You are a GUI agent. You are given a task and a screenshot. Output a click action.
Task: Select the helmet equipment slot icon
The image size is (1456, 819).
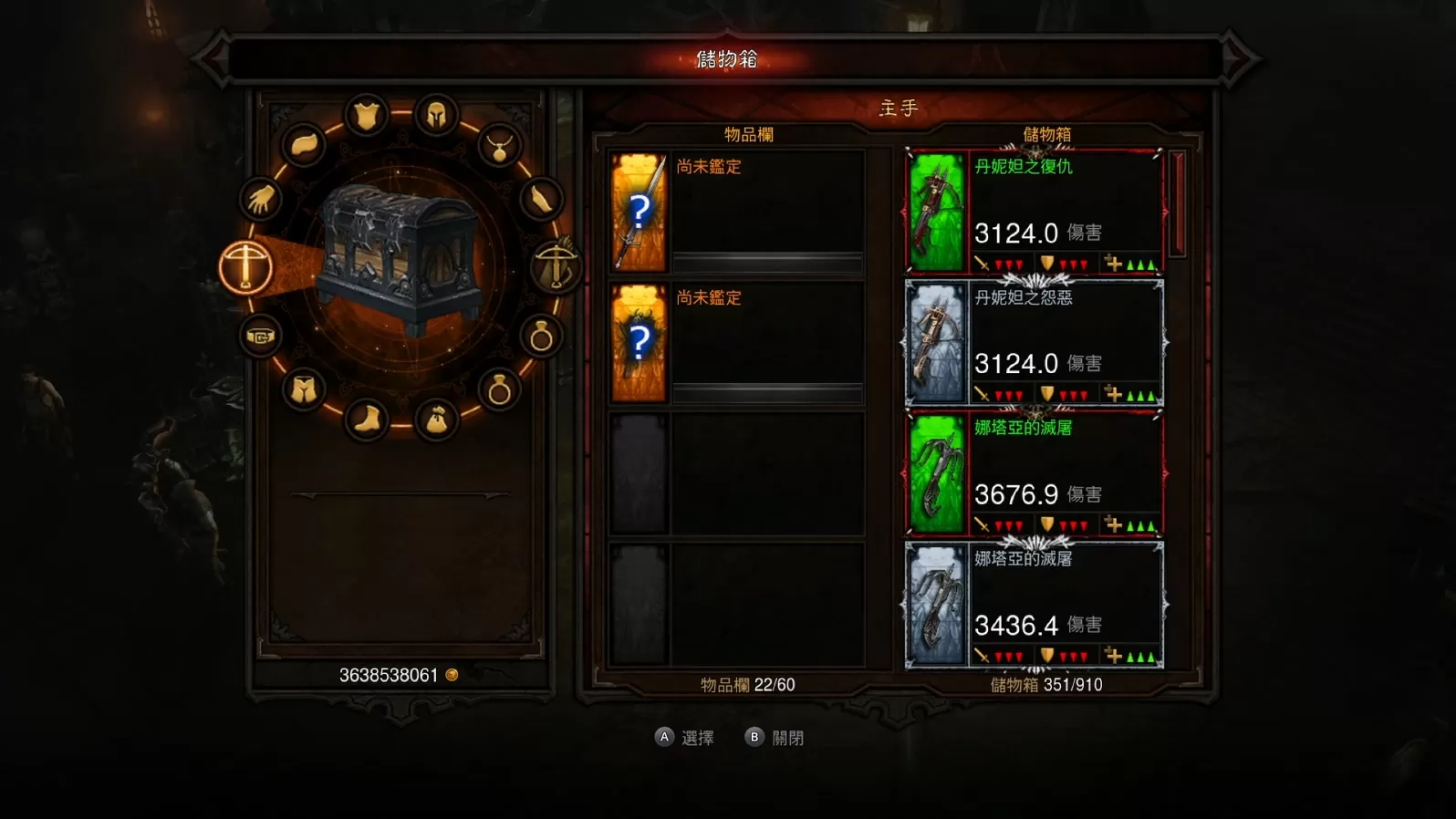(x=435, y=113)
